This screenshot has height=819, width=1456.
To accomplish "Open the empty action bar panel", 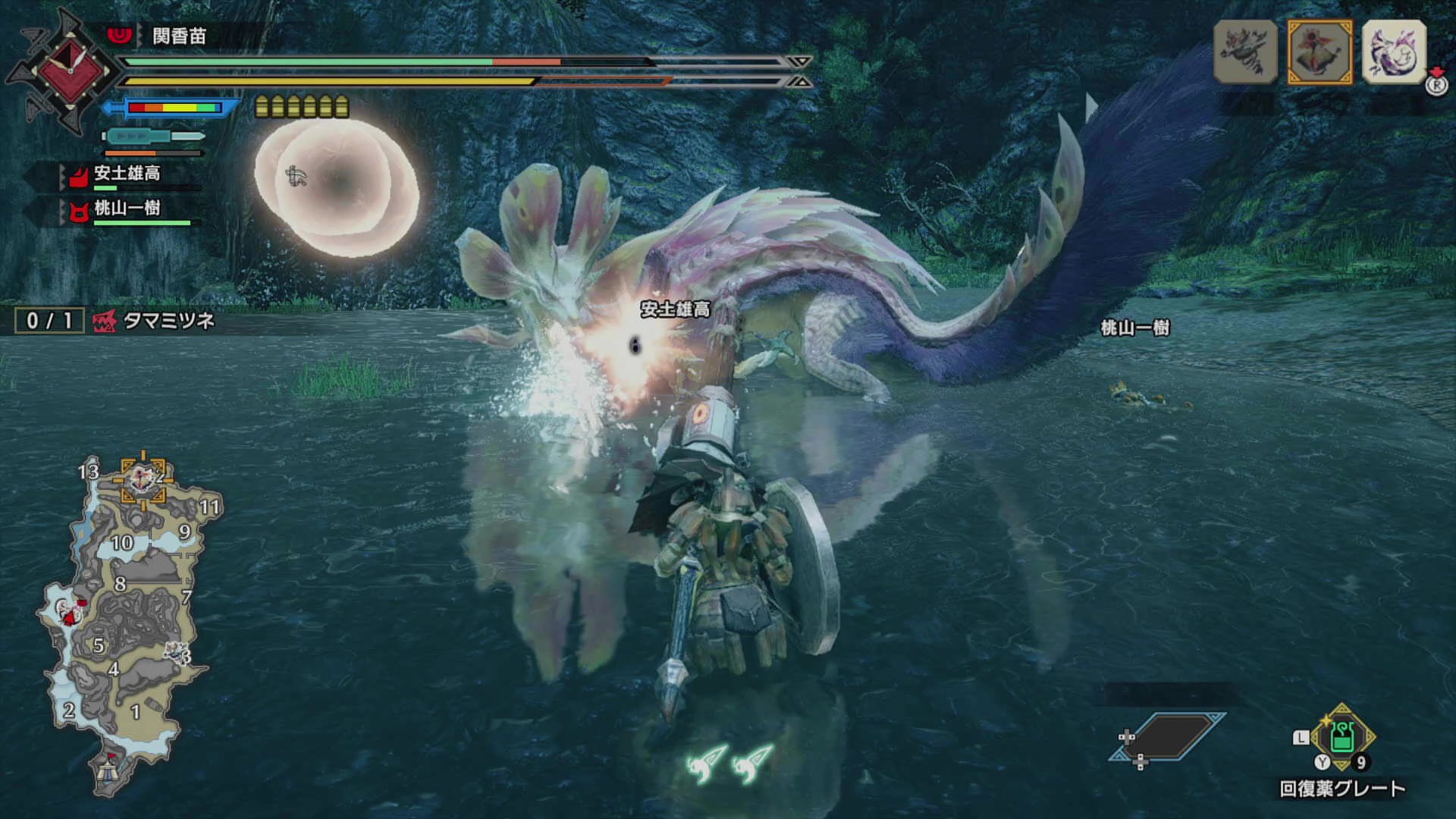I will point(1166,736).
